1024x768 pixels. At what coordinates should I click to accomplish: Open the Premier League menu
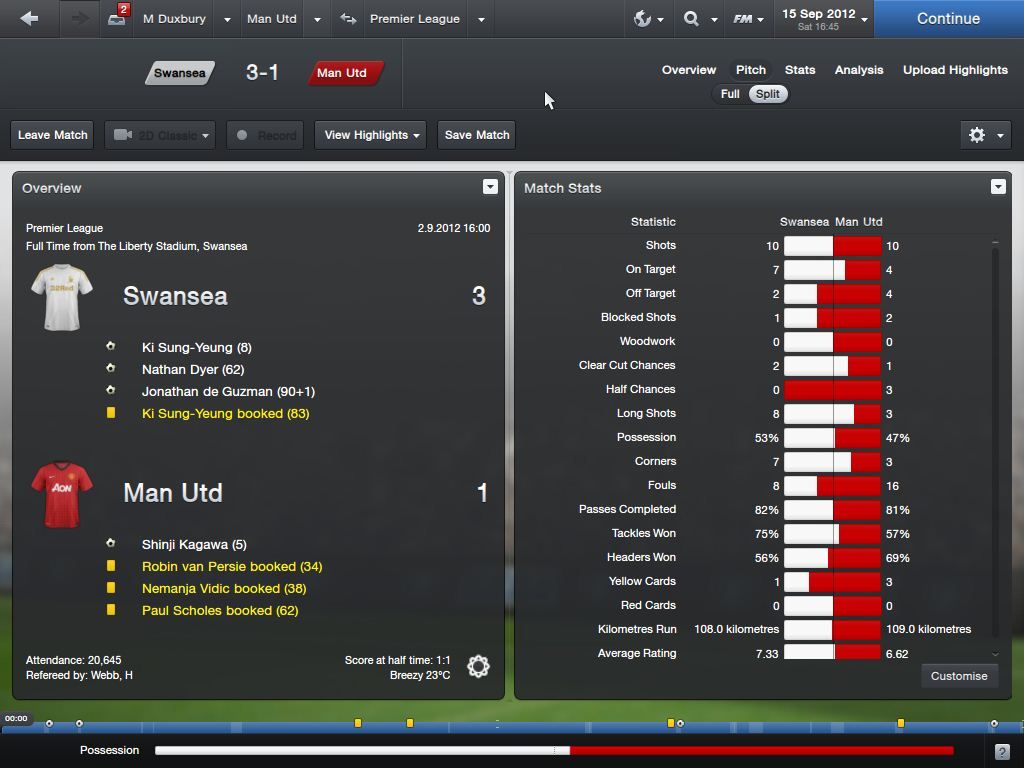tap(414, 19)
